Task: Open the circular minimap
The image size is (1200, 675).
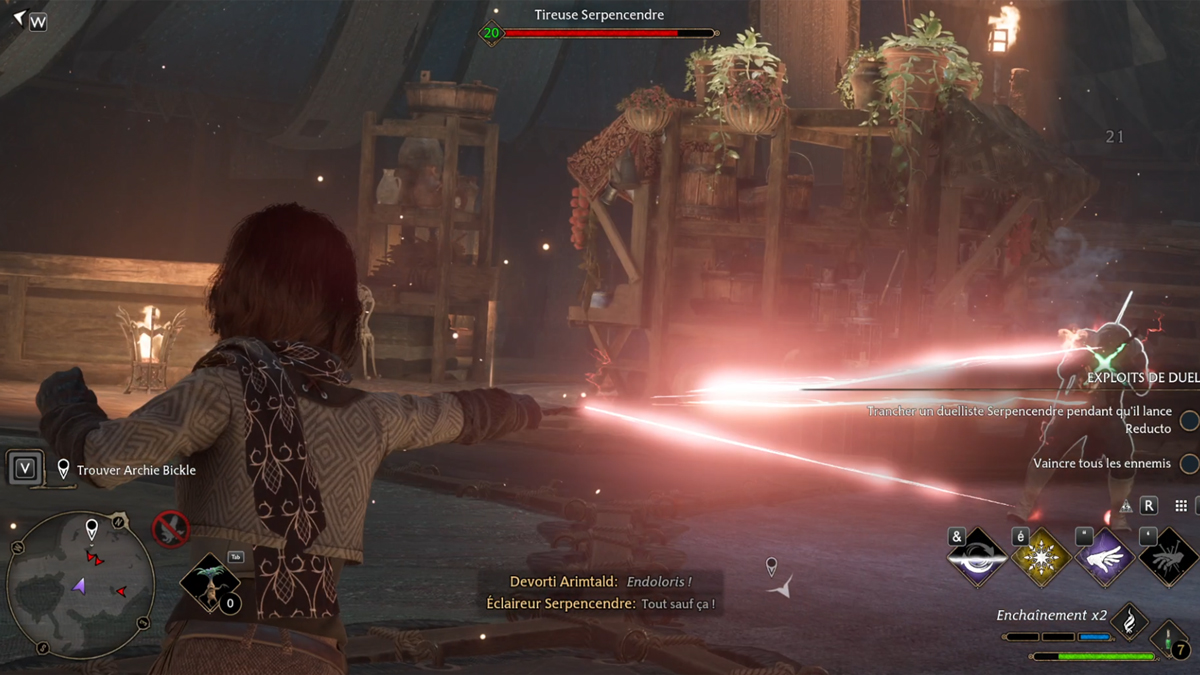Action: click(80, 584)
